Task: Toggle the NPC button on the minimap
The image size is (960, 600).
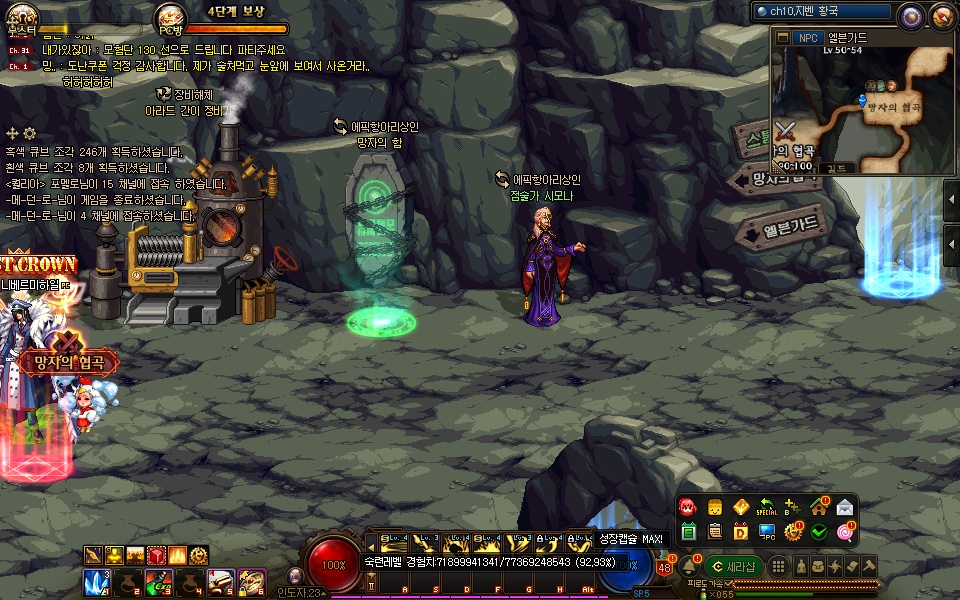Action: pos(806,38)
